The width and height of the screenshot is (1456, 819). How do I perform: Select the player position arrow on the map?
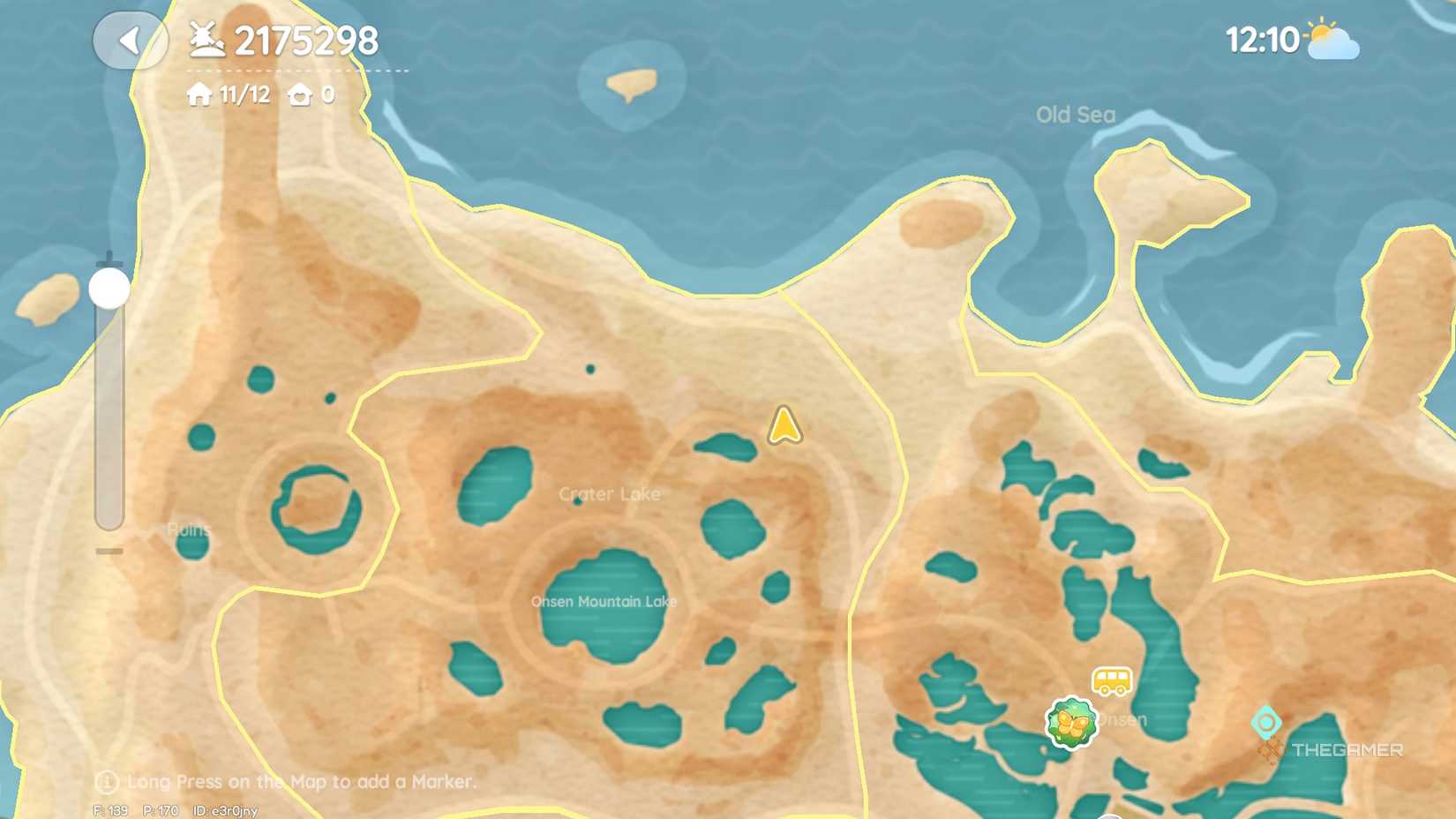(x=784, y=425)
